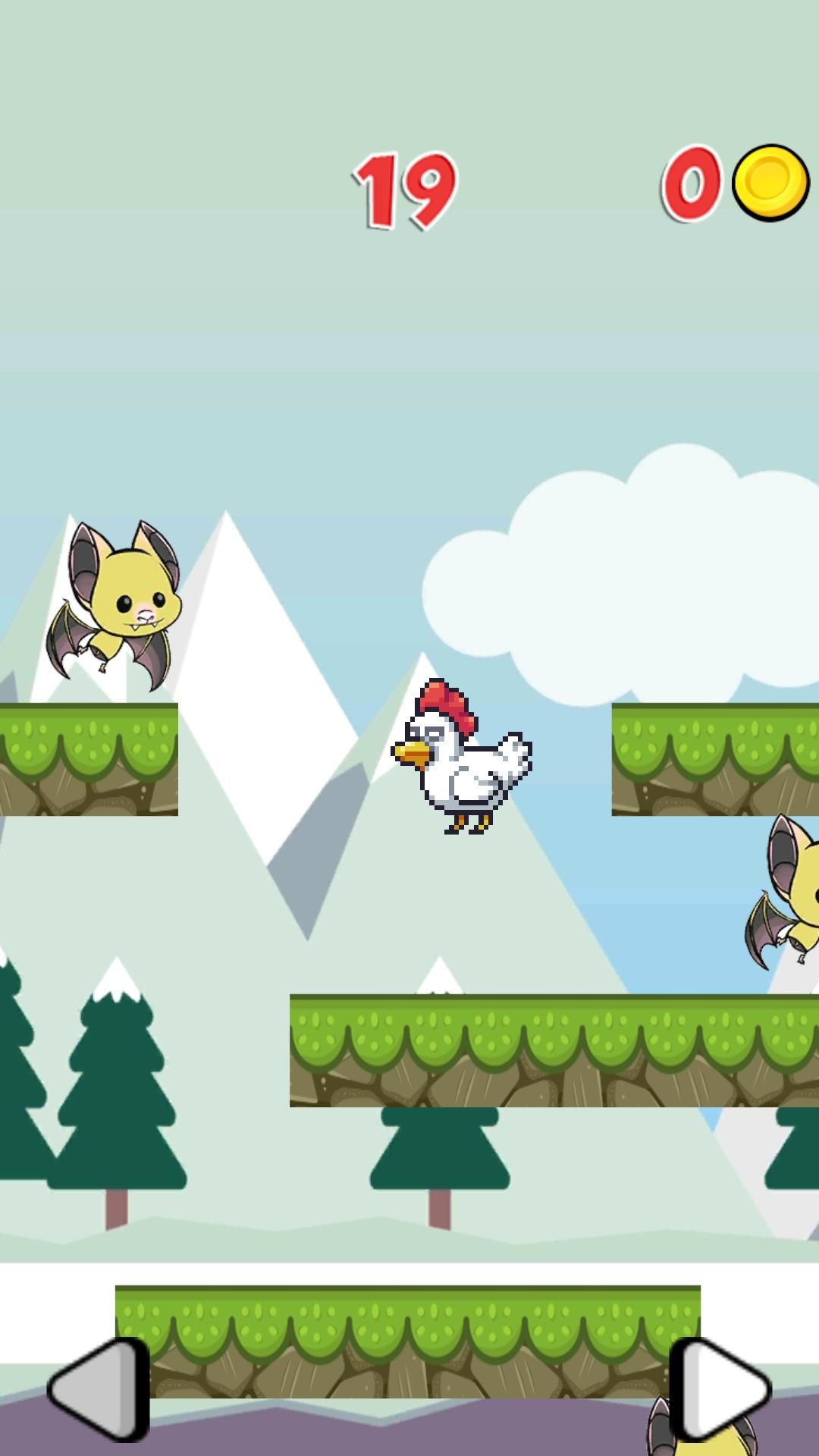Tap the left arrow movement button
The image size is (819, 1456).
tap(99, 1389)
